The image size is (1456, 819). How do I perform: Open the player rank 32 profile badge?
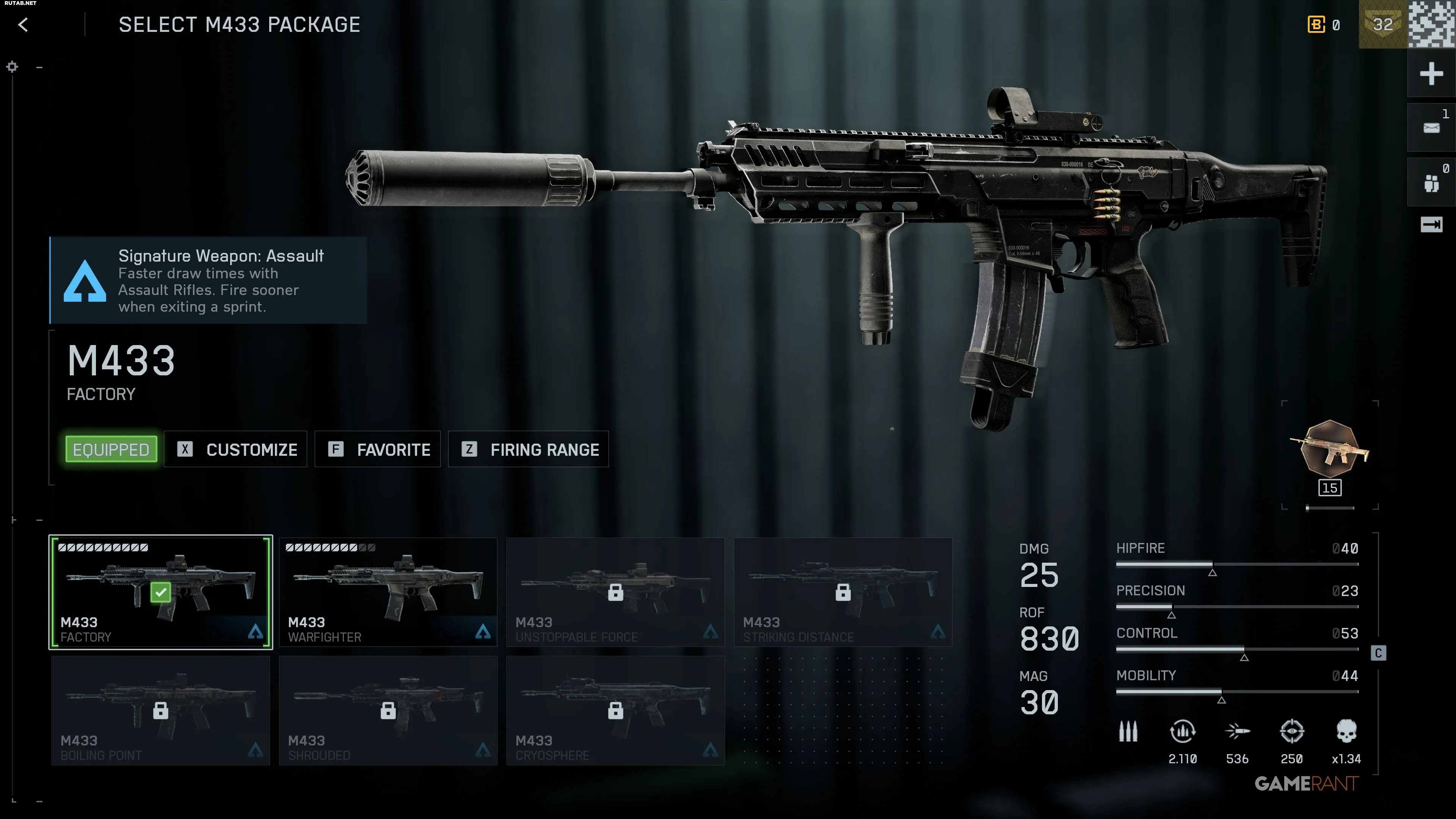[x=1382, y=24]
